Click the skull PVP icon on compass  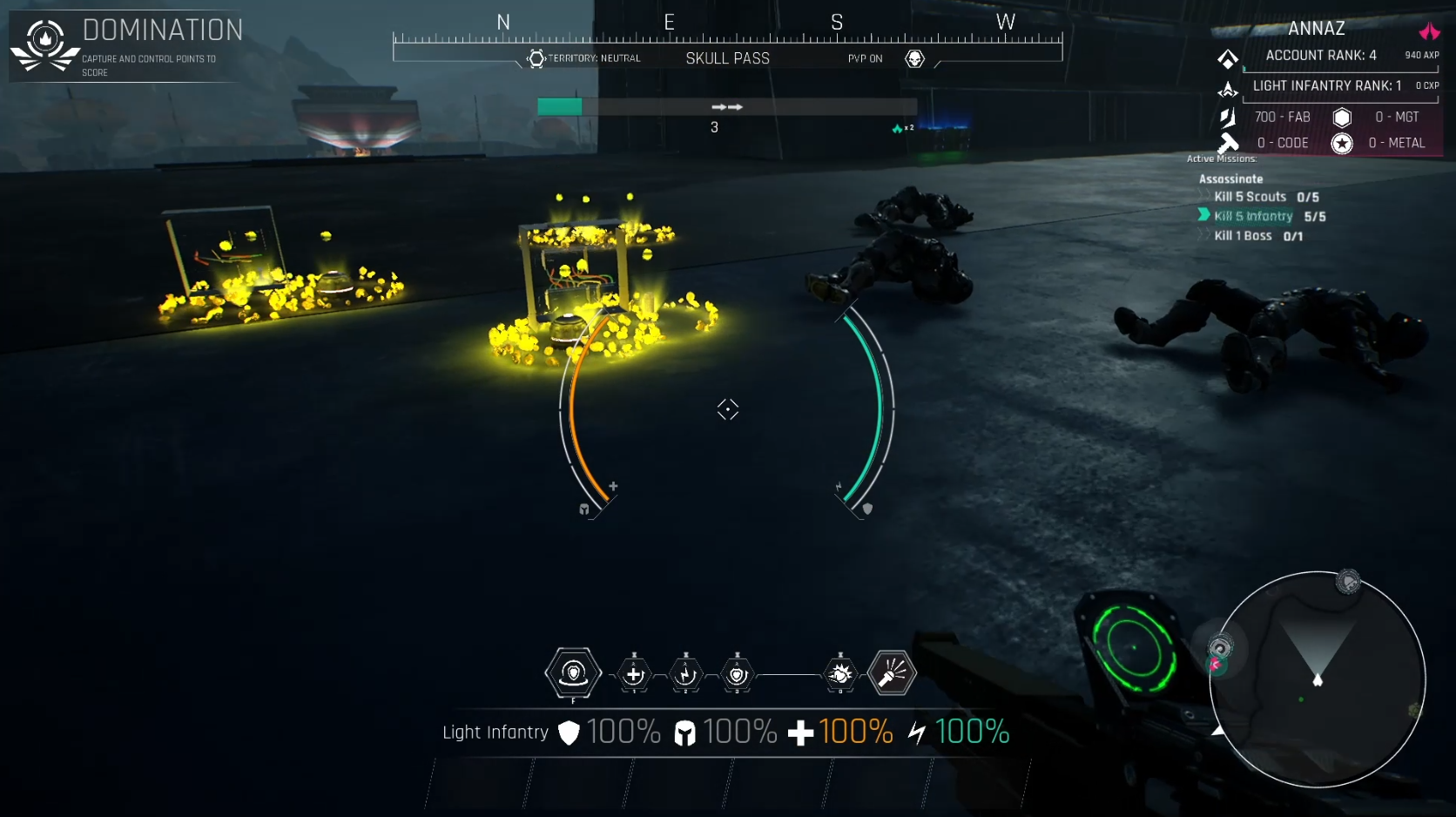(914, 58)
